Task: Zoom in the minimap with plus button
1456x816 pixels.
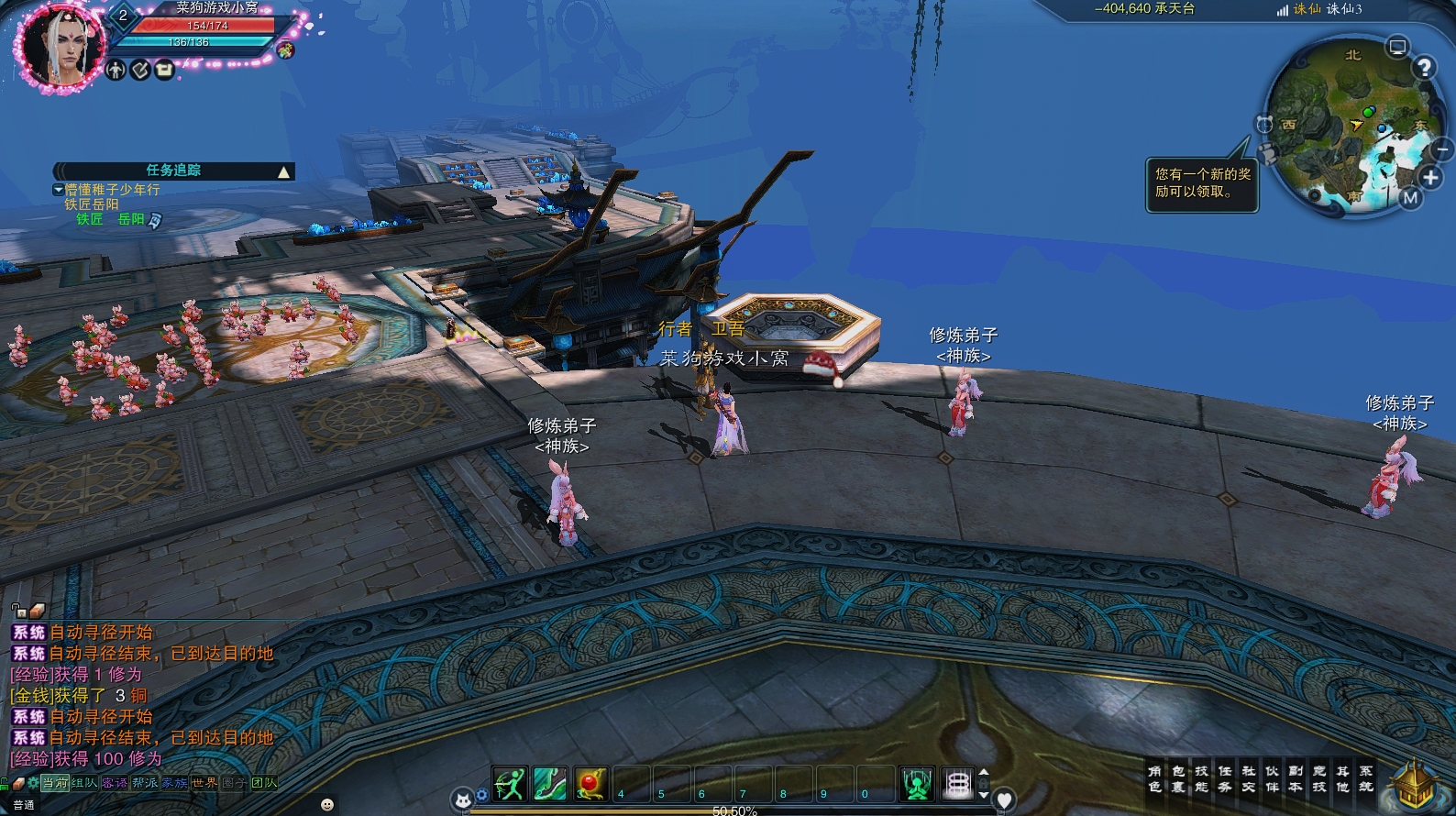Action: pos(1430,178)
